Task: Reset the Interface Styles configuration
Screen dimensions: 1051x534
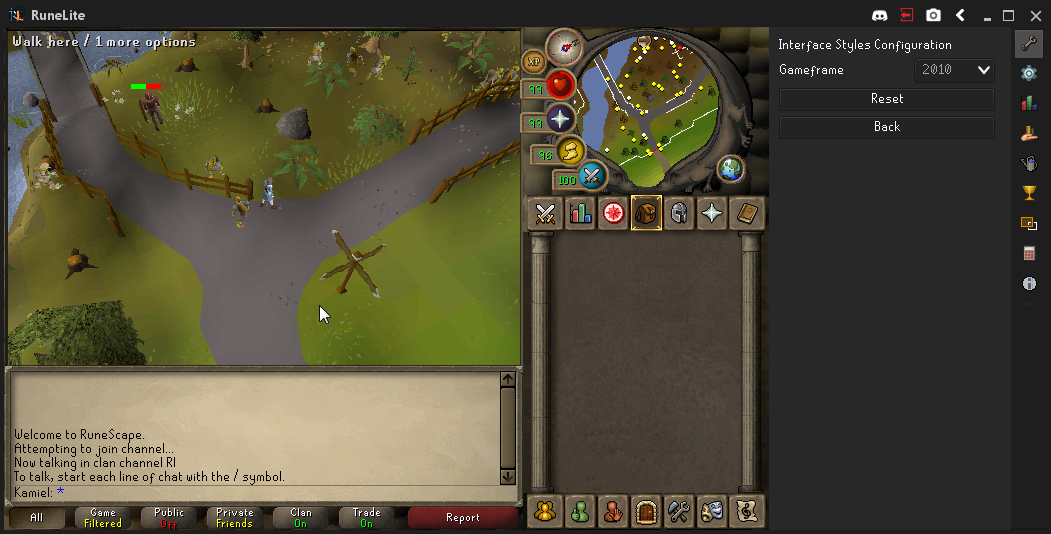Action: point(886,99)
